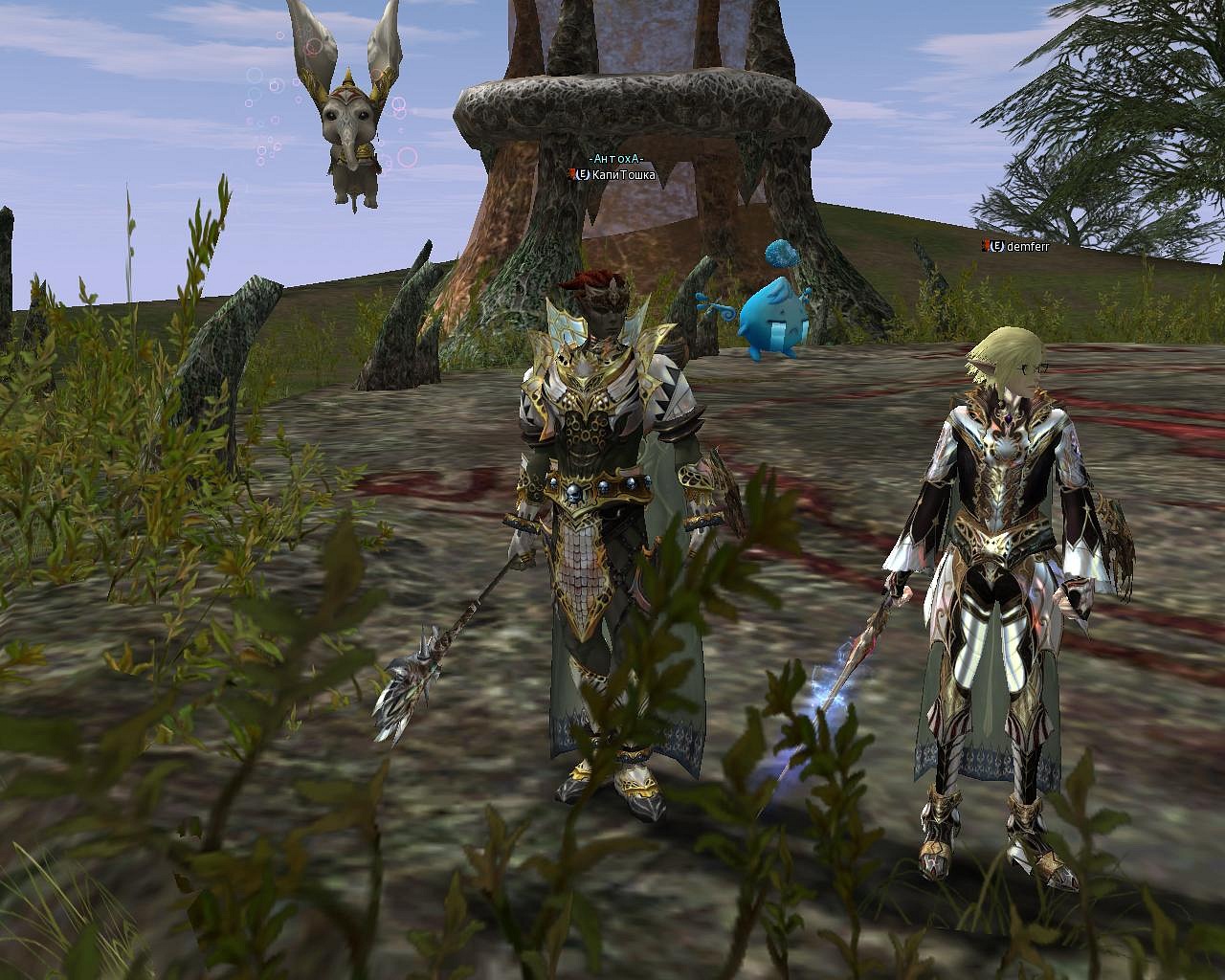Select the КапиТошка player nameplate

622,175
